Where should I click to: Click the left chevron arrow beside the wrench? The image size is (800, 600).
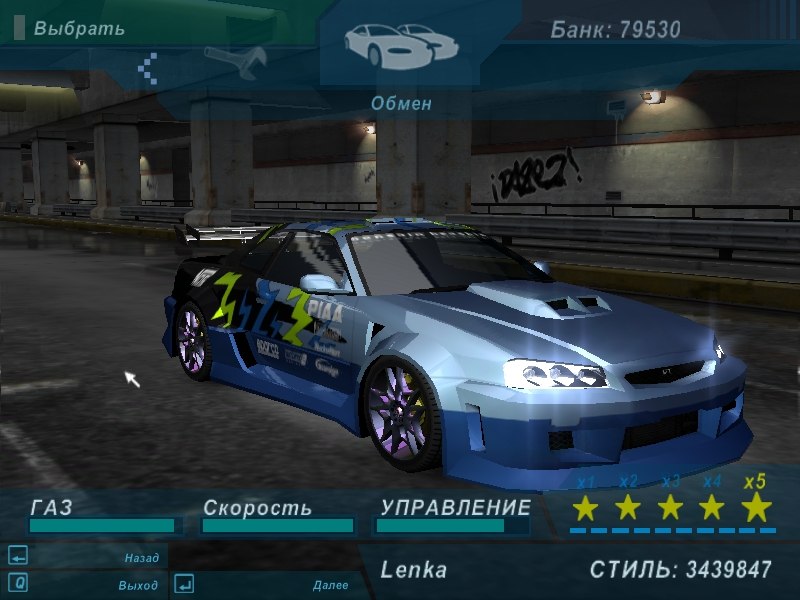point(148,67)
